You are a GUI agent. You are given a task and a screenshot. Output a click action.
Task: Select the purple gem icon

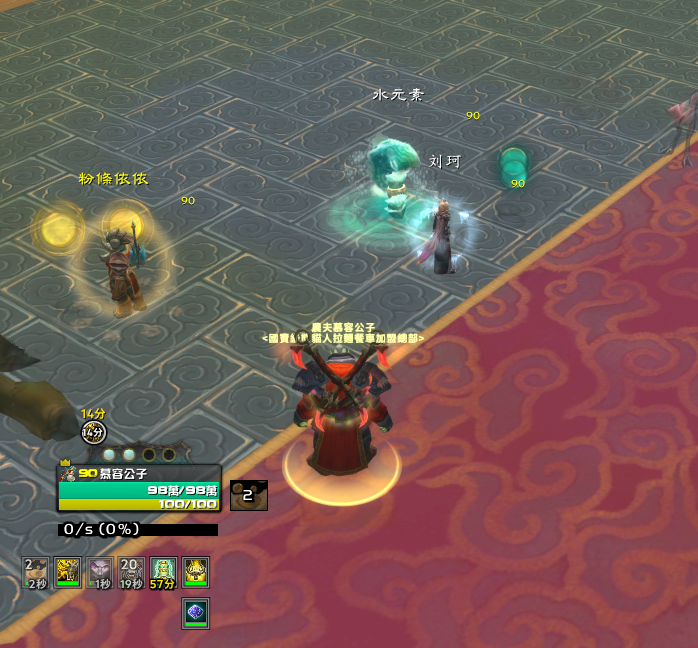coord(195,613)
